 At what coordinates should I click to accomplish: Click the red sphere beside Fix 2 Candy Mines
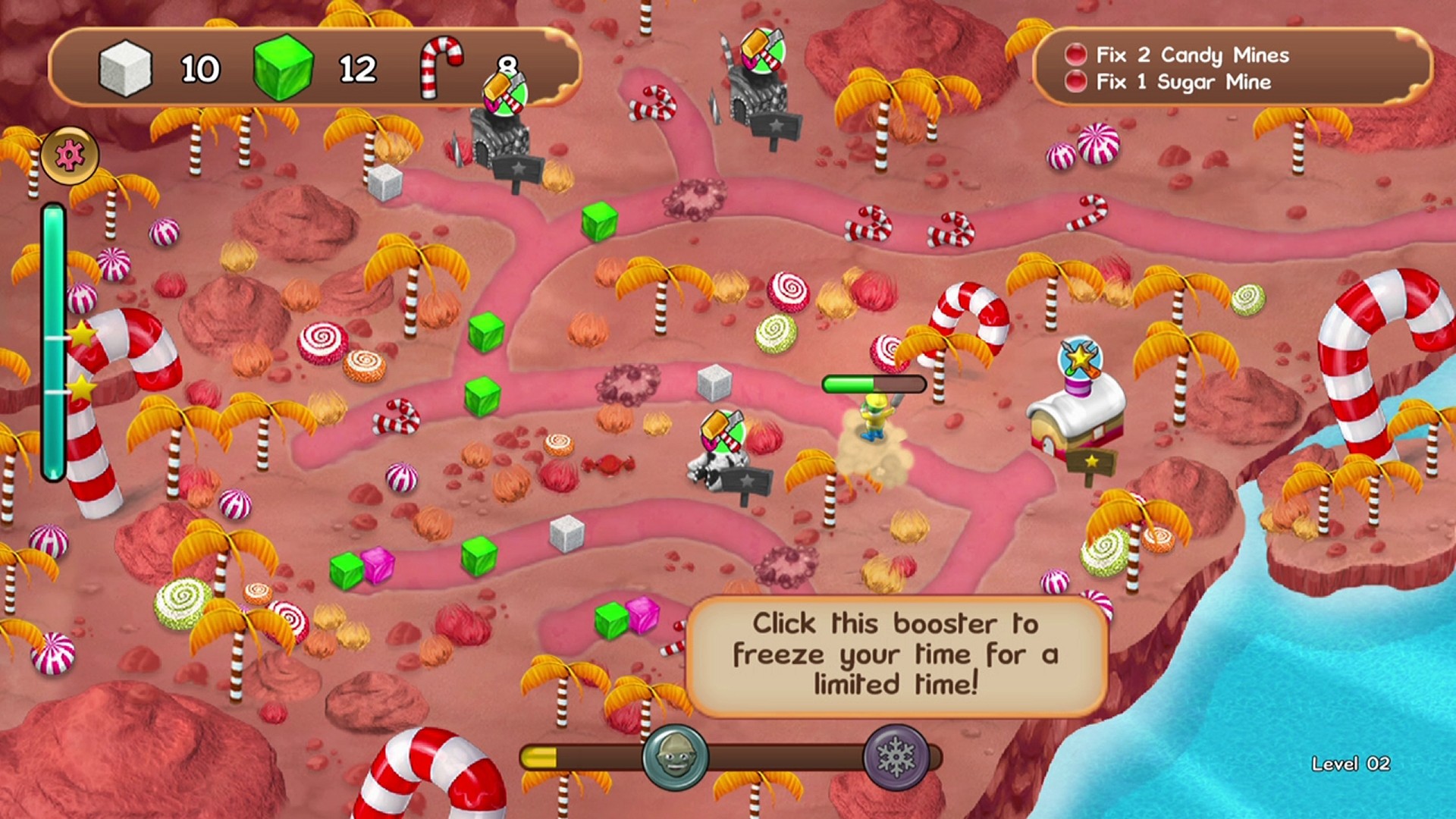coord(1075,55)
